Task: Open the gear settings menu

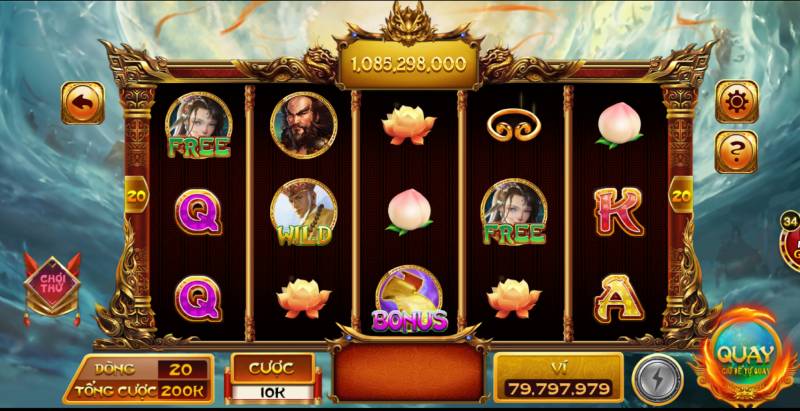Action: click(736, 102)
